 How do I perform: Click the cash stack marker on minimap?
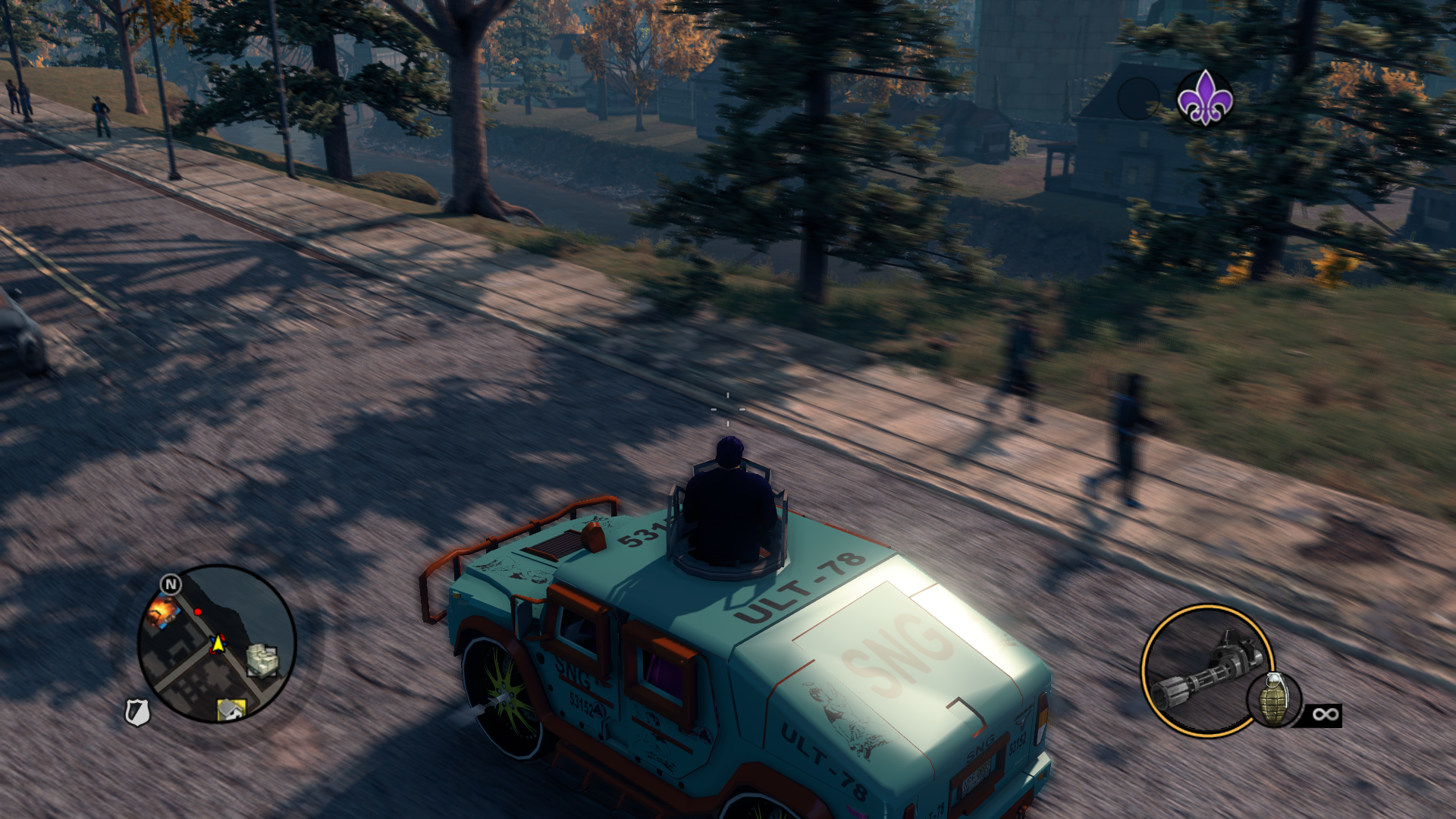coord(262,659)
